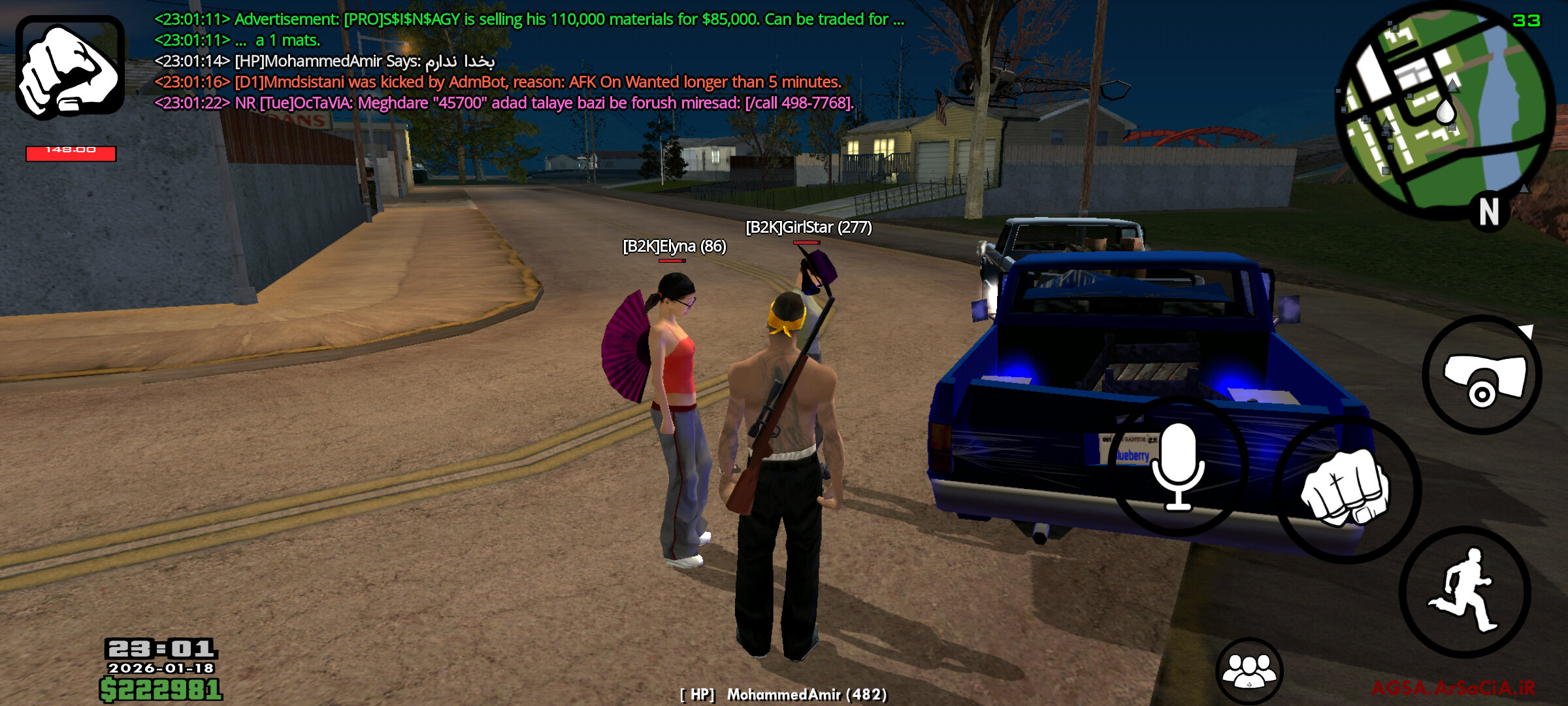Open the players list group icon
1568x706 pixels.
(x=1249, y=671)
